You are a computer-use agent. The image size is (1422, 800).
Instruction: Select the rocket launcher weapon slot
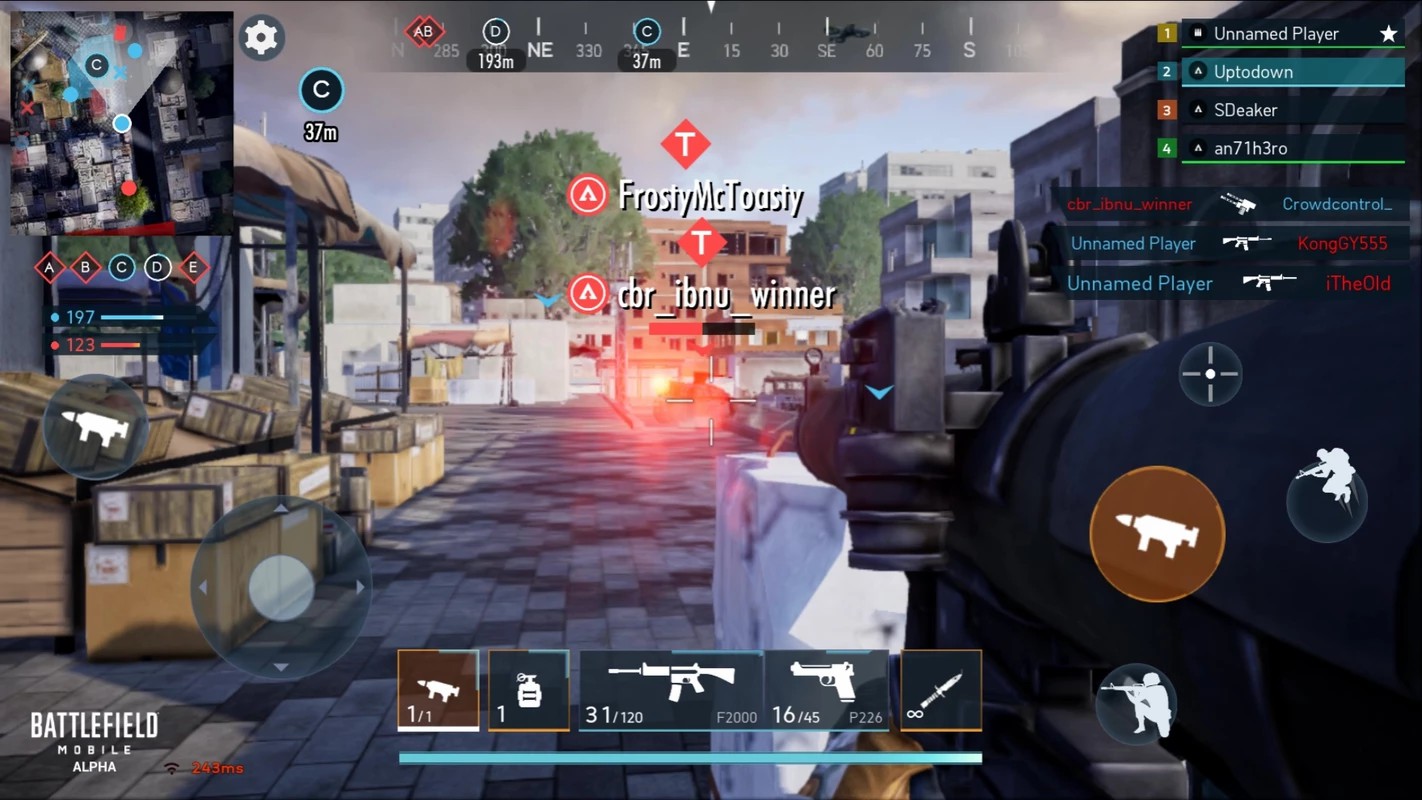click(437, 690)
